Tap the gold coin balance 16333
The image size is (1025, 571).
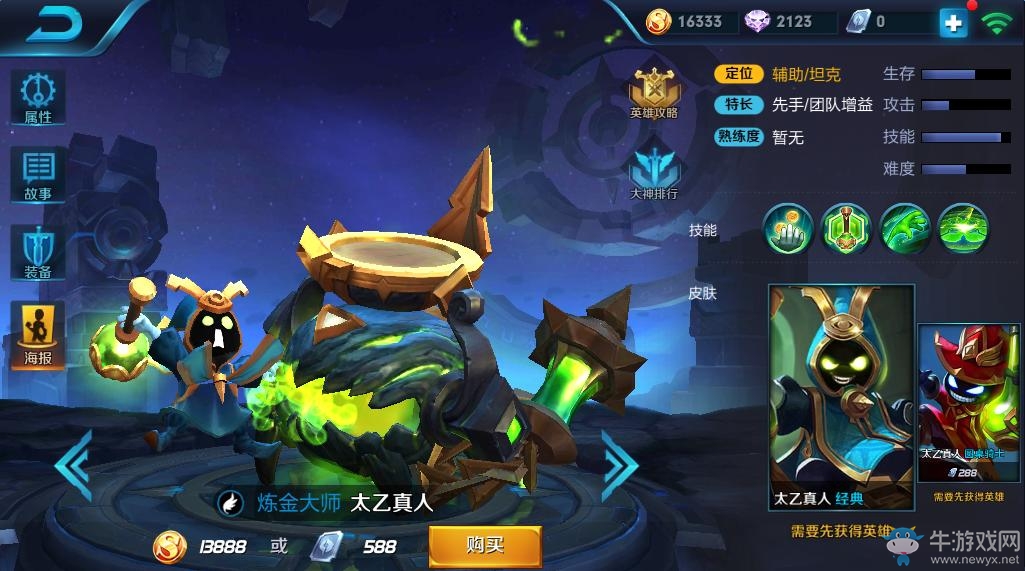(x=688, y=22)
